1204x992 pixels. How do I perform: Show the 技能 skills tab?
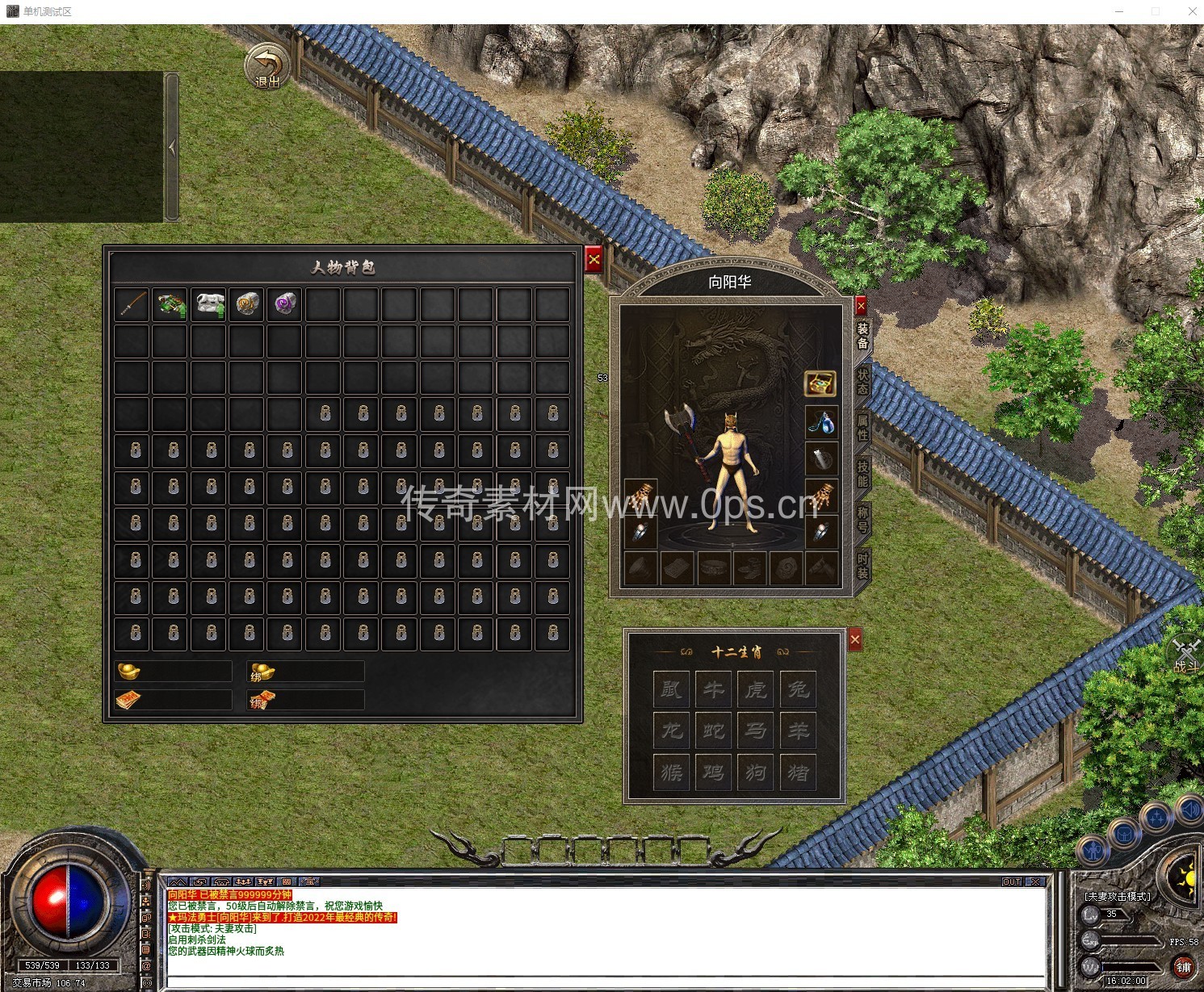click(x=862, y=474)
